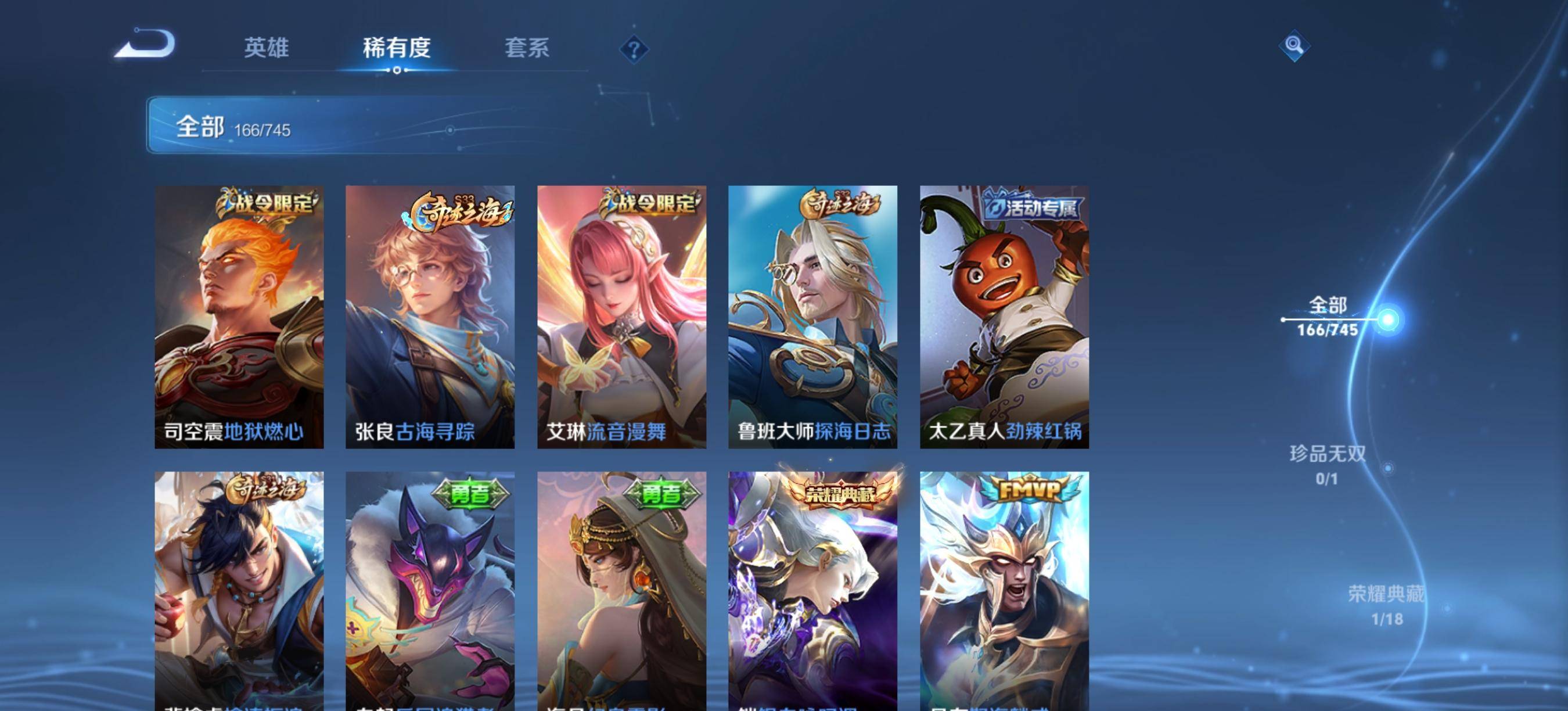This screenshot has height=711, width=1568.
Task: Pick the 太乙真人 劲辣红锅 skin card
Action: point(1004,317)
